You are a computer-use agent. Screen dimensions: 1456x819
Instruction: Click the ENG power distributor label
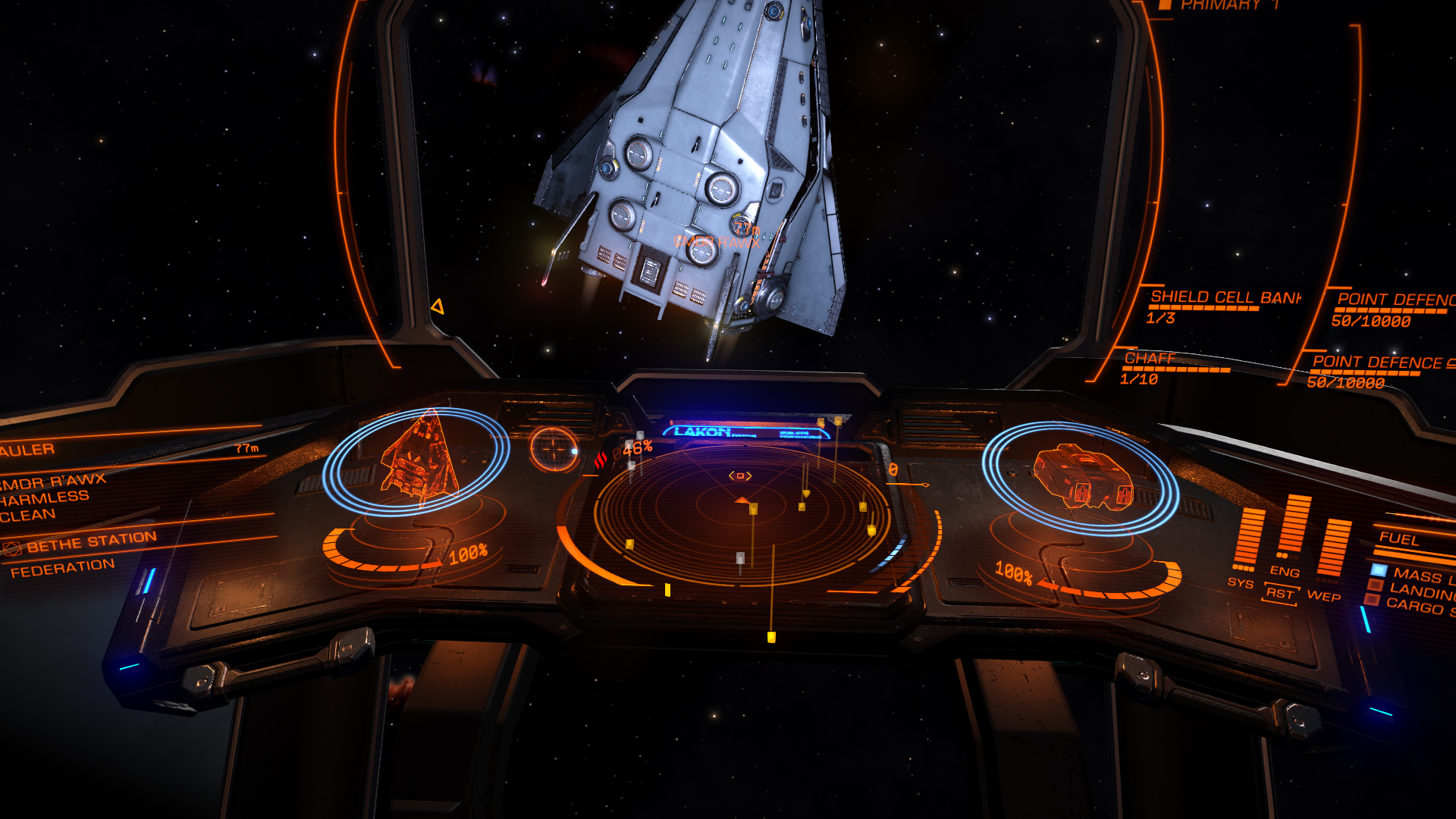[1285, 572]
